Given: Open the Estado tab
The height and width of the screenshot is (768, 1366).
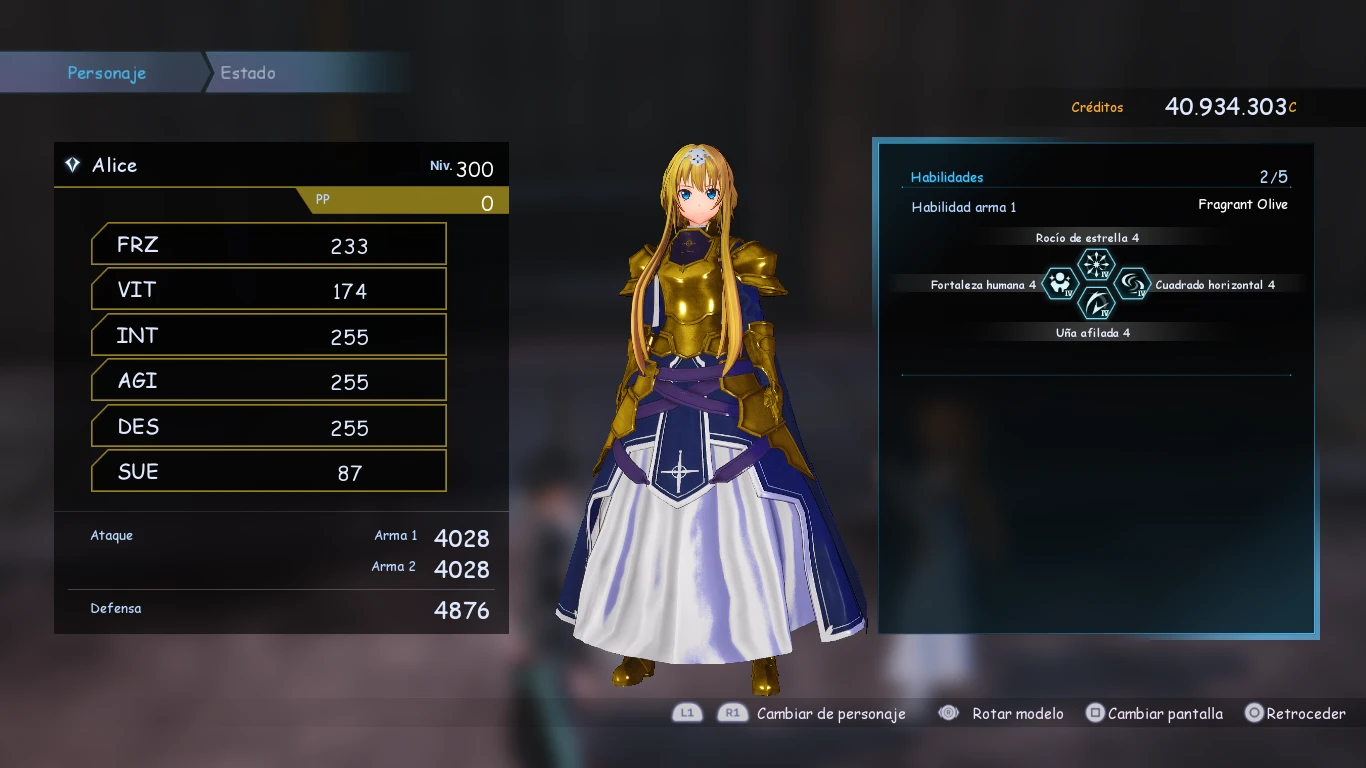Looking at the screenshot, I should [248, 73].
